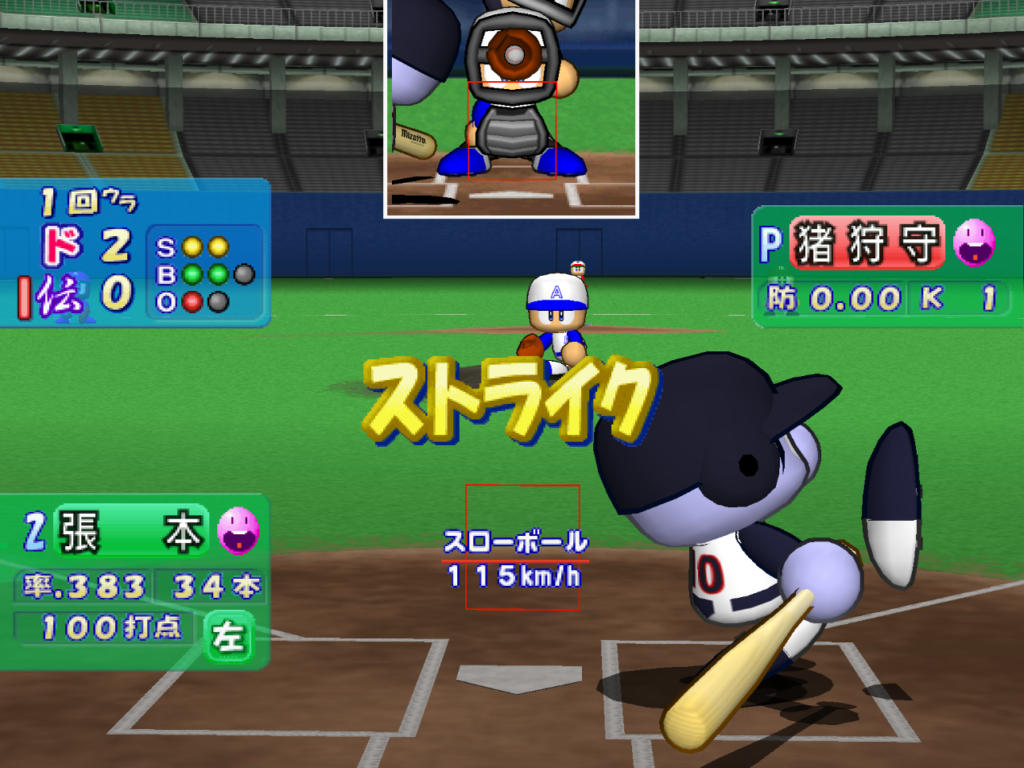Click the pitcher's pink mood face icon
This screenshot has height=768, width=1024.
(973, 242)
